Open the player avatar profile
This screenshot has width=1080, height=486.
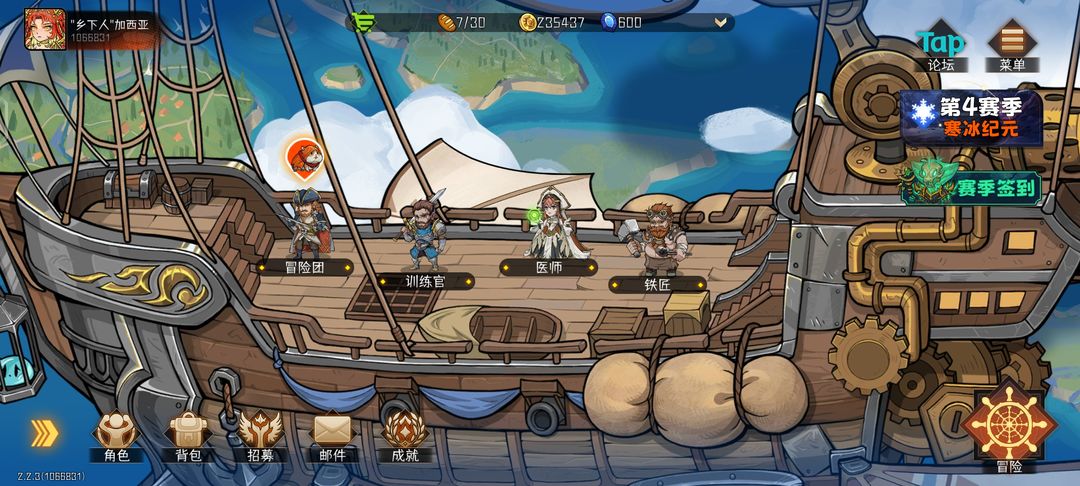pos(45,29)
